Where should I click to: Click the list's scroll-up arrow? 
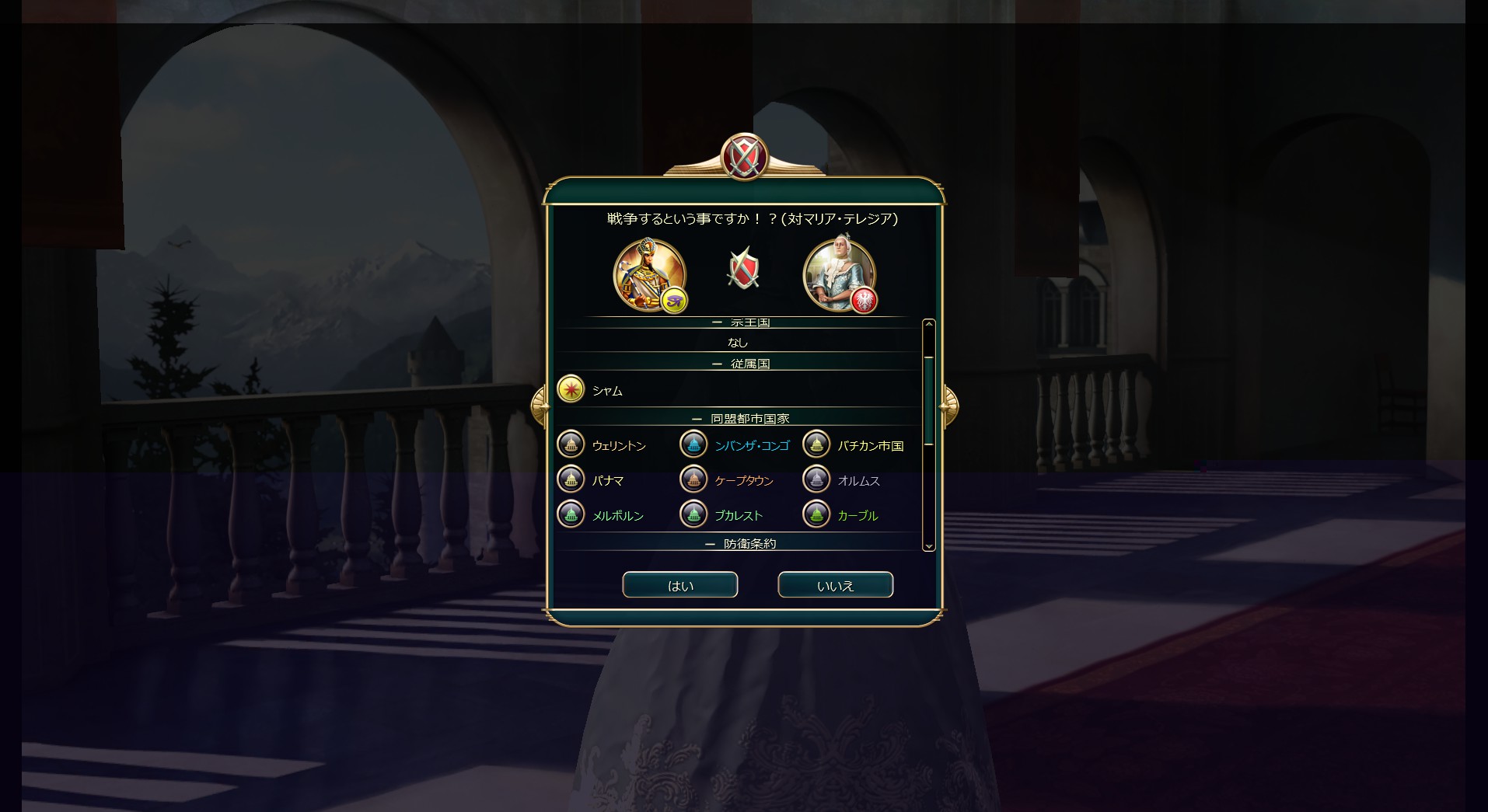(x=928, y=324)
